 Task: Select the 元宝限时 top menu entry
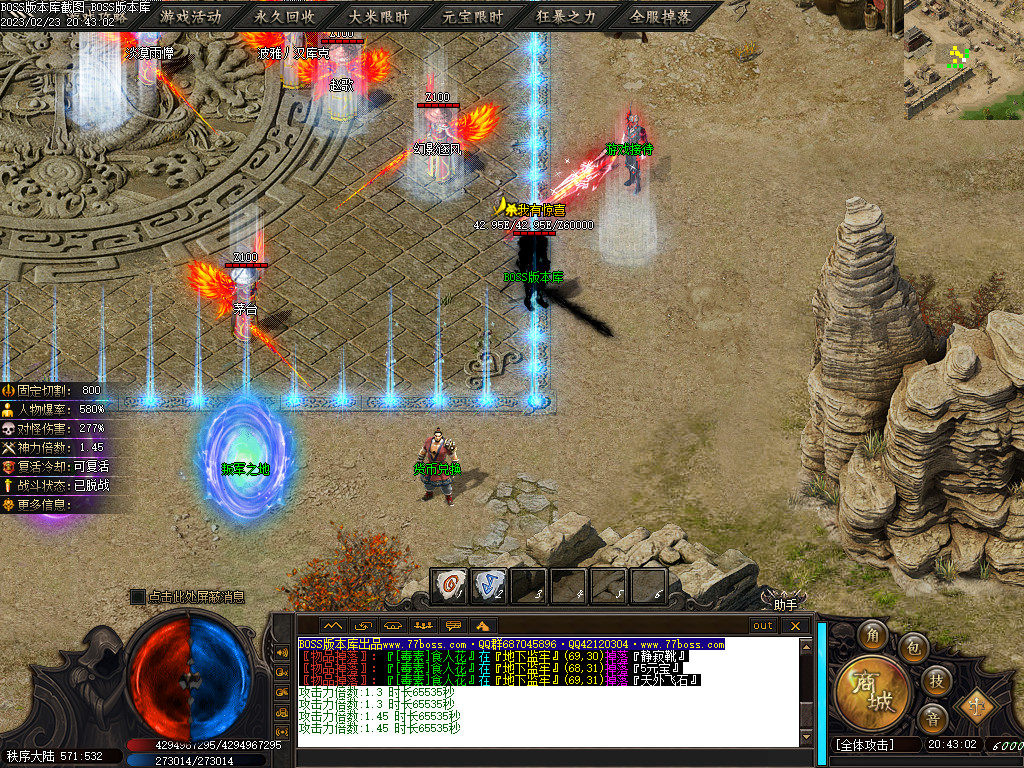(474, 17)
